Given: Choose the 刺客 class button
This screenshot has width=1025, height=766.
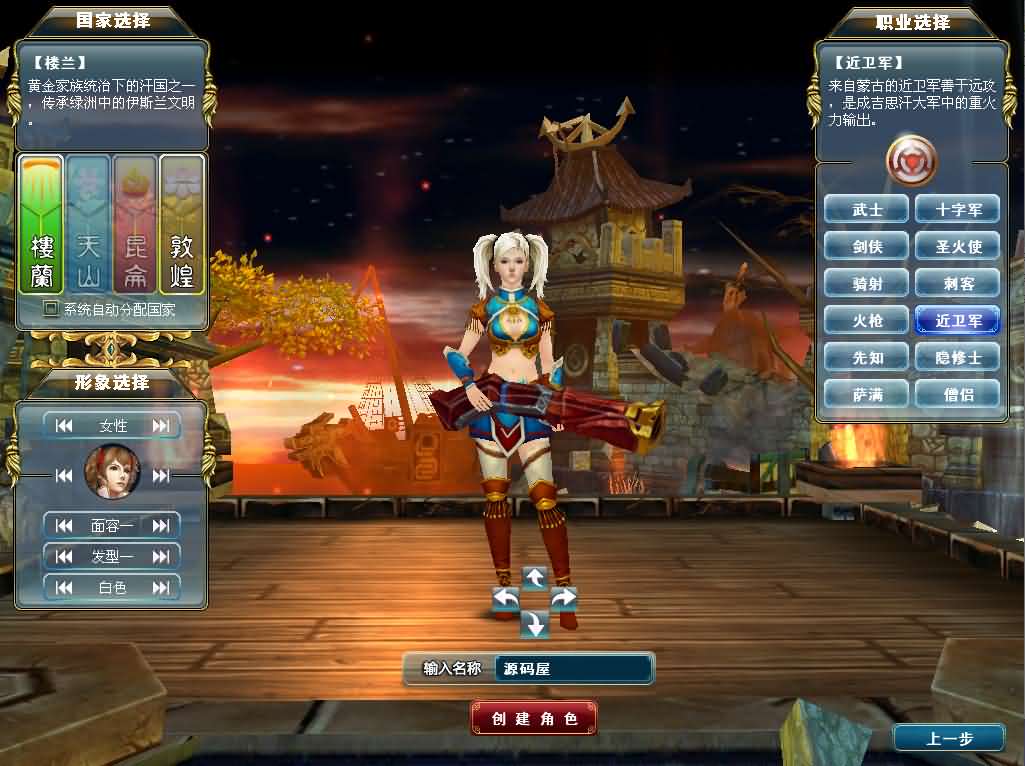Looking at the screenshot, I should click(958, 284).
